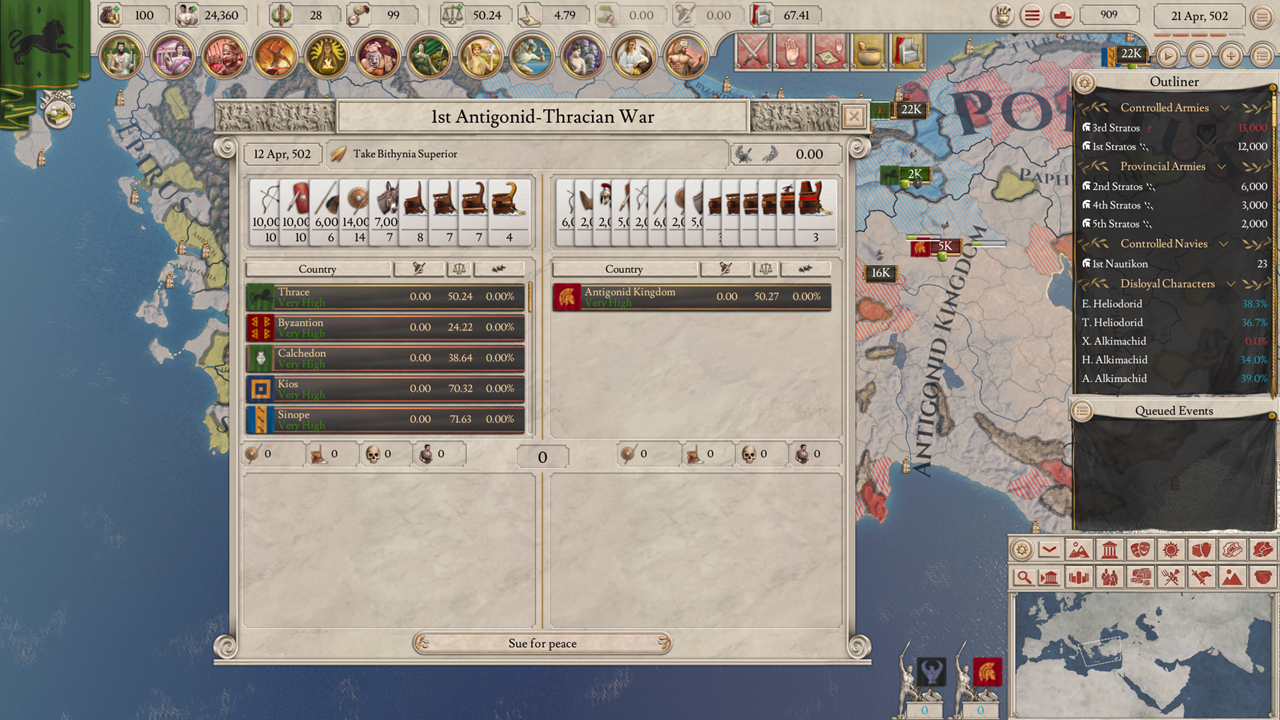
Task: Close the 1st Antigonid-Thracian War window
Action: (x=853, y=117)
